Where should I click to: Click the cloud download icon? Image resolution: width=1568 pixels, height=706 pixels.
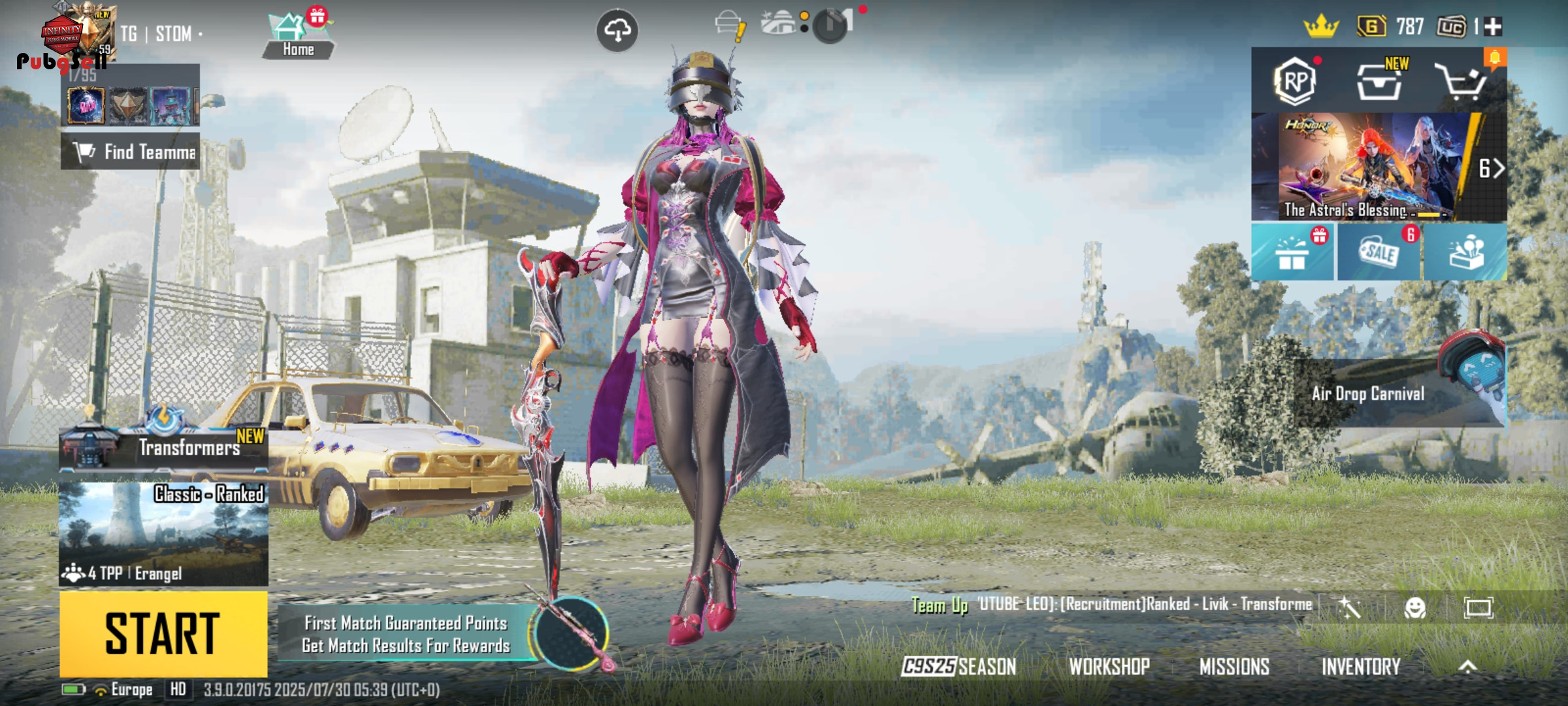point(617,30)
